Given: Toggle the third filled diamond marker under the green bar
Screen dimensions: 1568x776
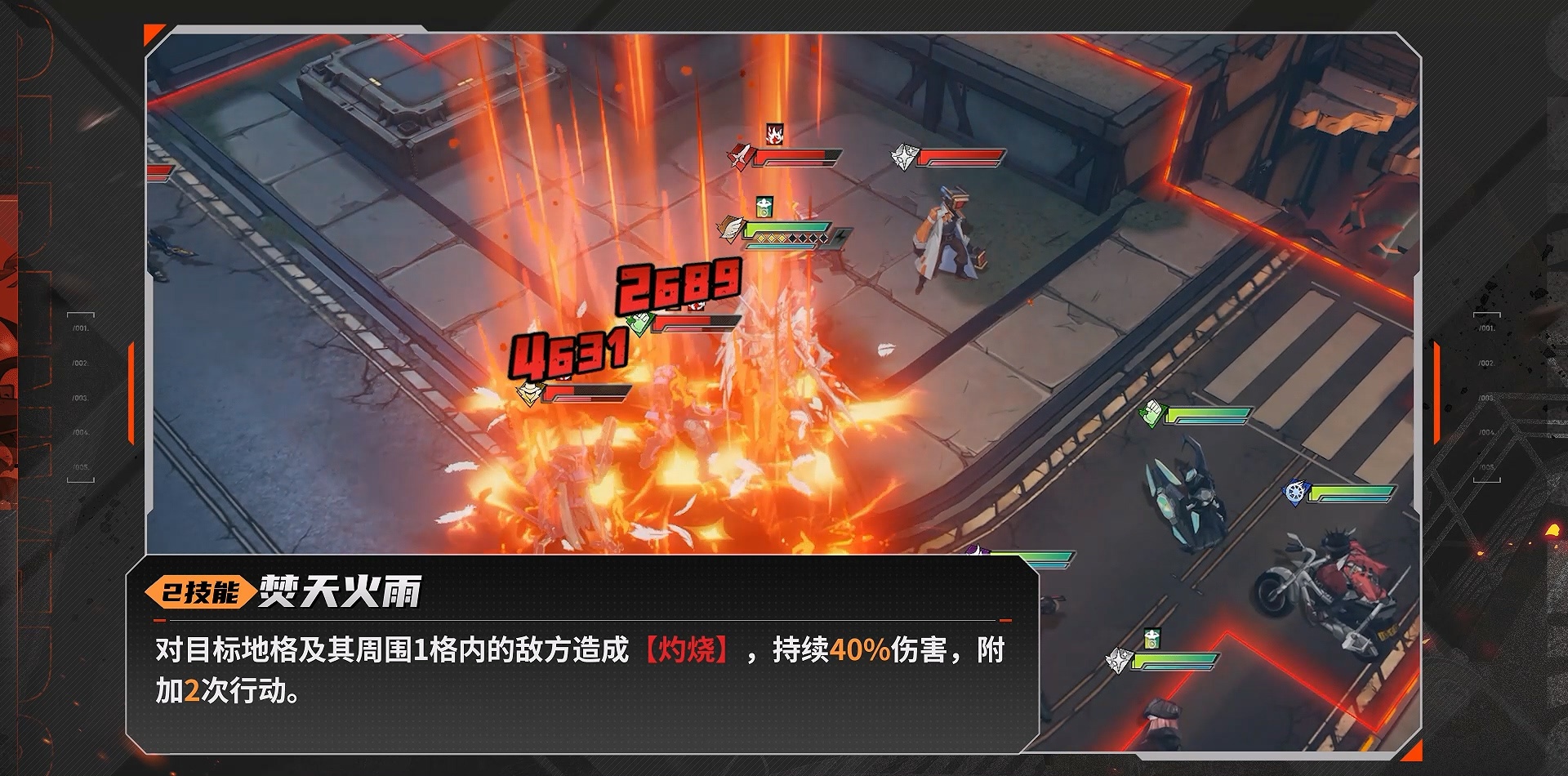Looking at the screenshot, I should pos(782,238).
